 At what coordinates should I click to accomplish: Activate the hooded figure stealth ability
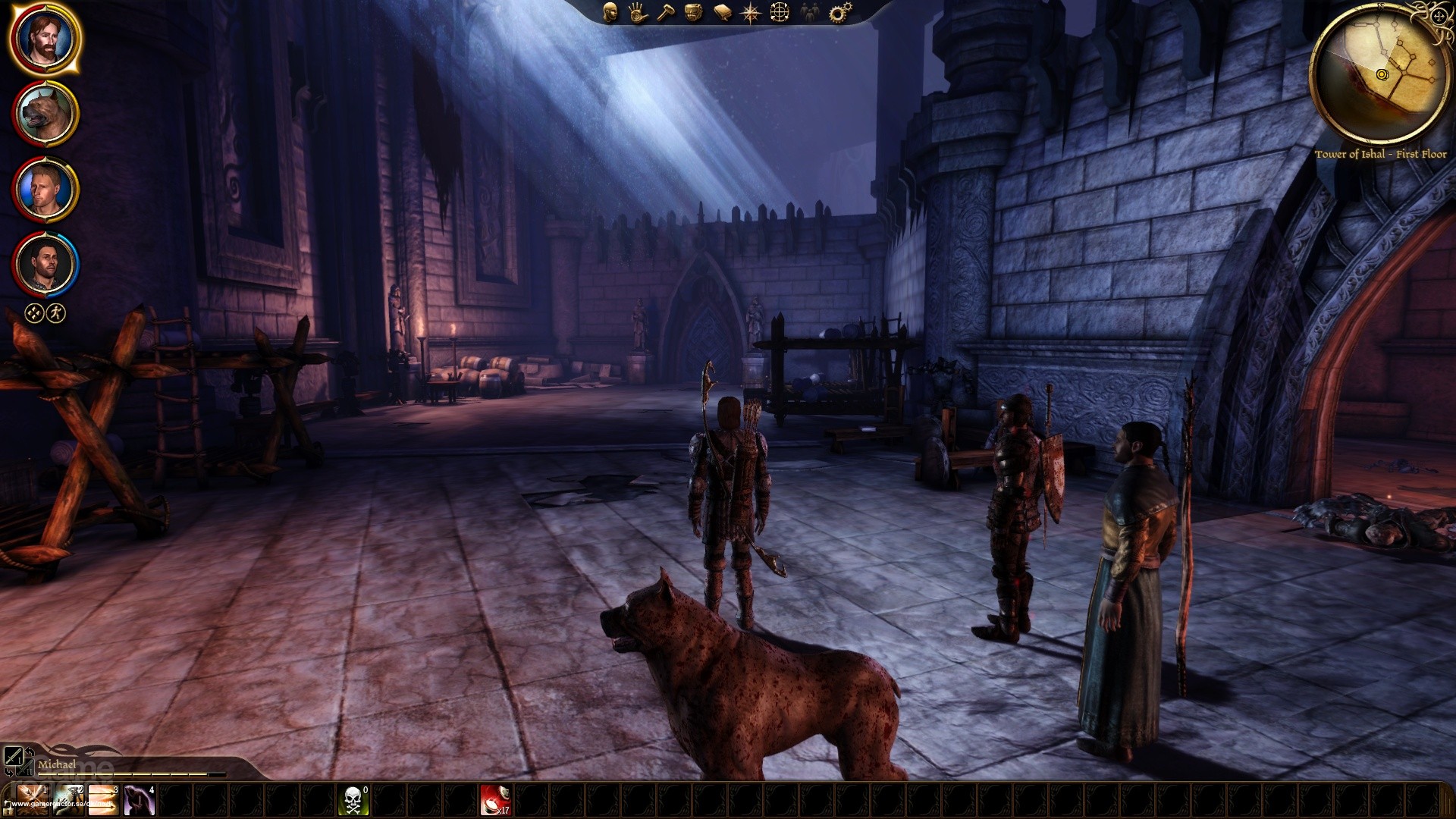(x=139, y=801)
